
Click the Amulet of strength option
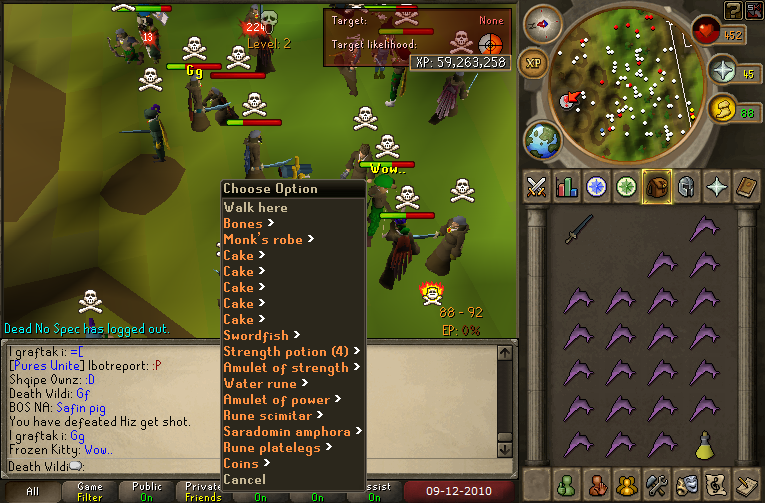(x=286, y=367)
